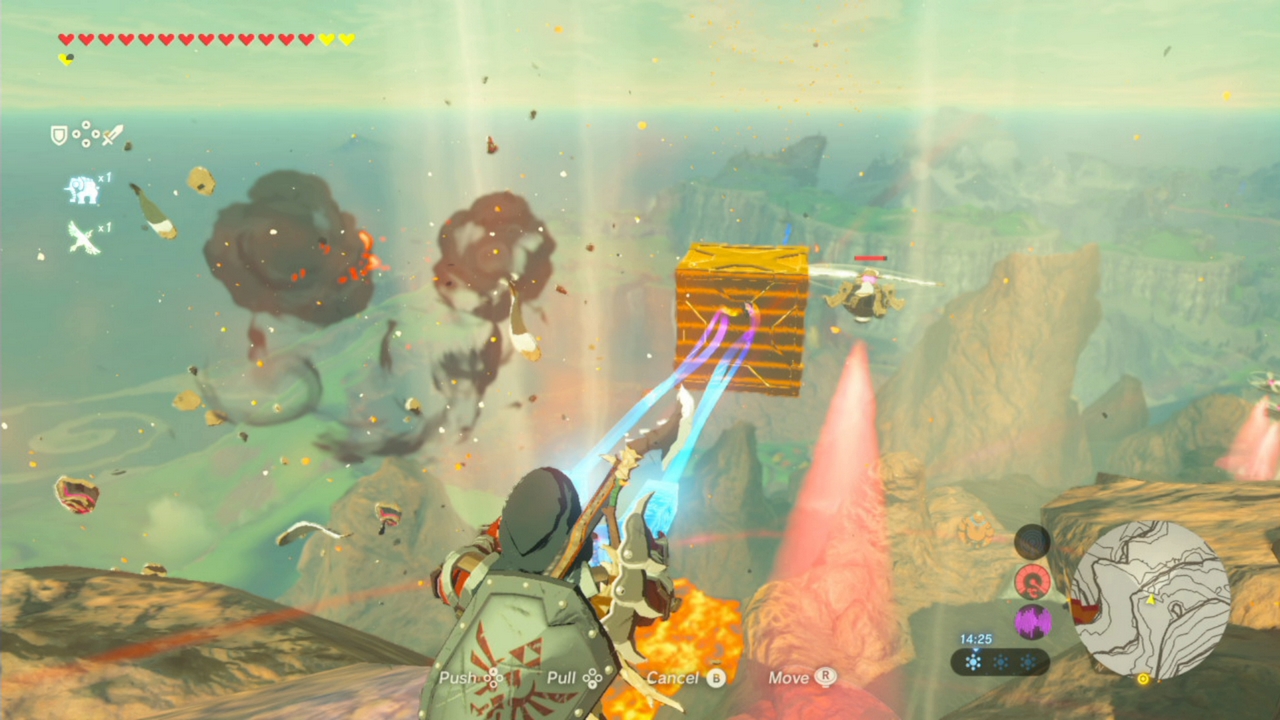
Task: Click the yellow player arrow on the minimap
Action: click(1151, 600)
